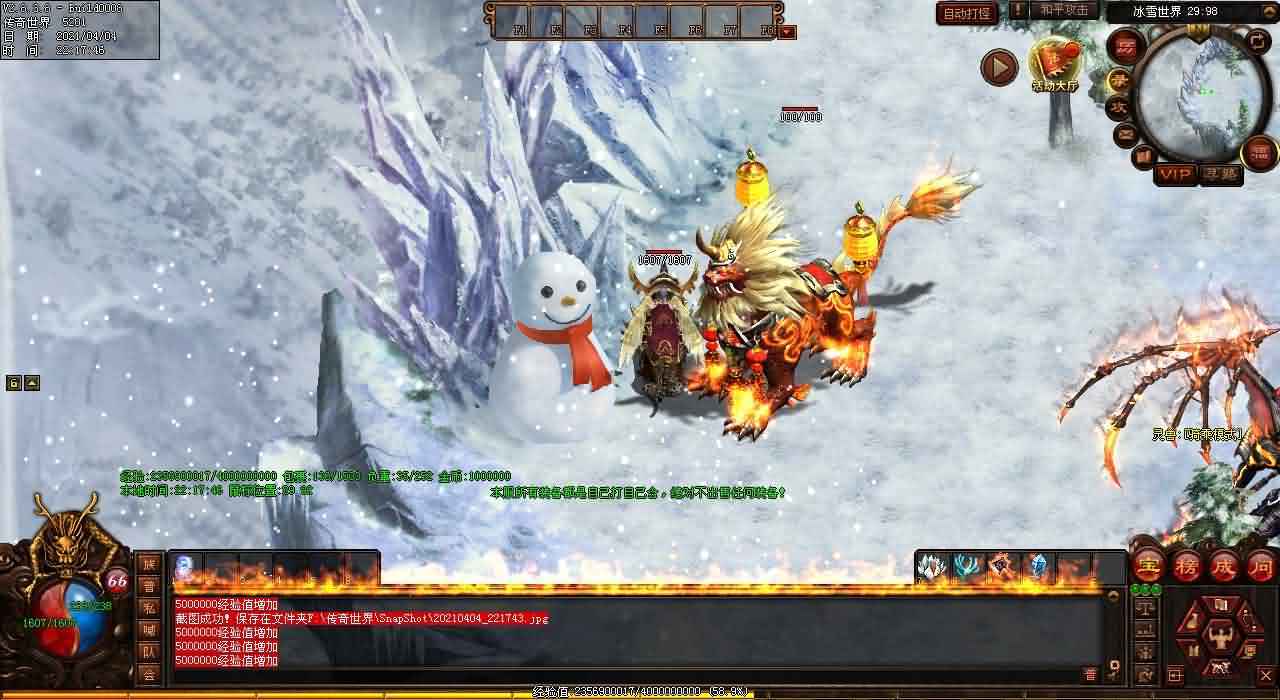The height and width of the screenshot is (700, 1280).
Task: Open the VIP panel
Action: pos(1175,174)
